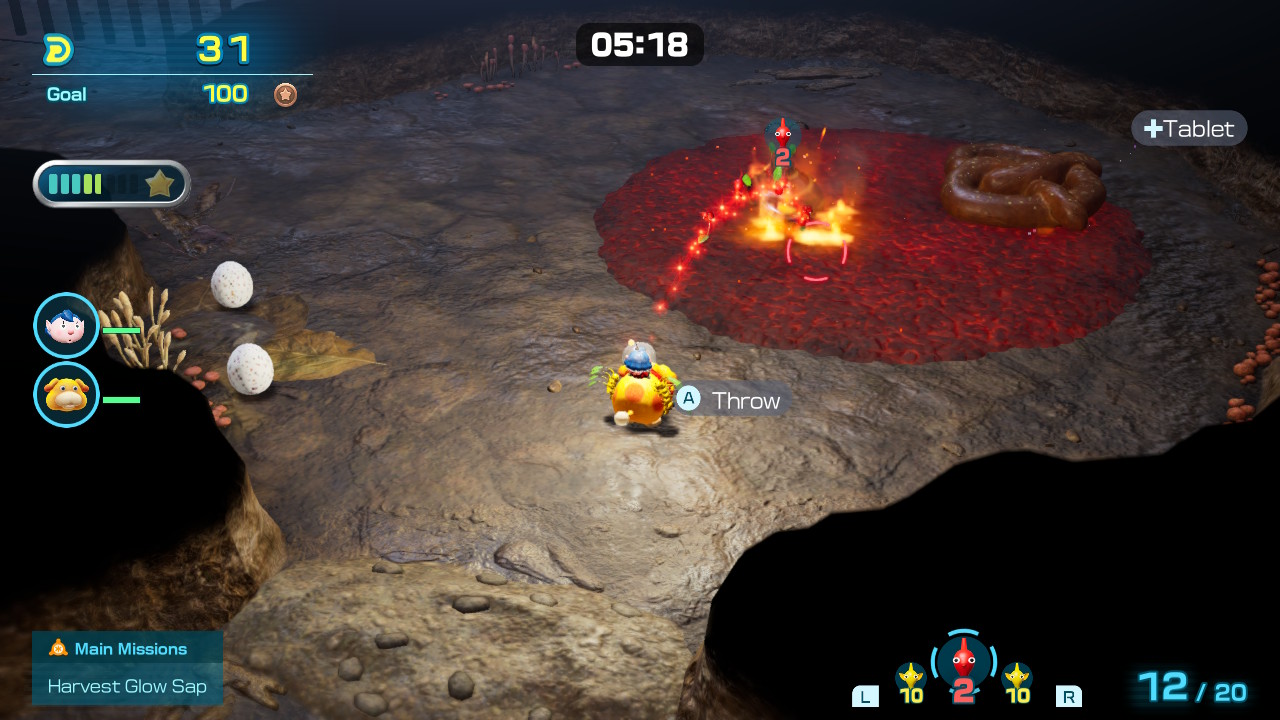Select the Oatchi dog portrait
Screen dimensions: 1280x720
[x=66, y=395]
